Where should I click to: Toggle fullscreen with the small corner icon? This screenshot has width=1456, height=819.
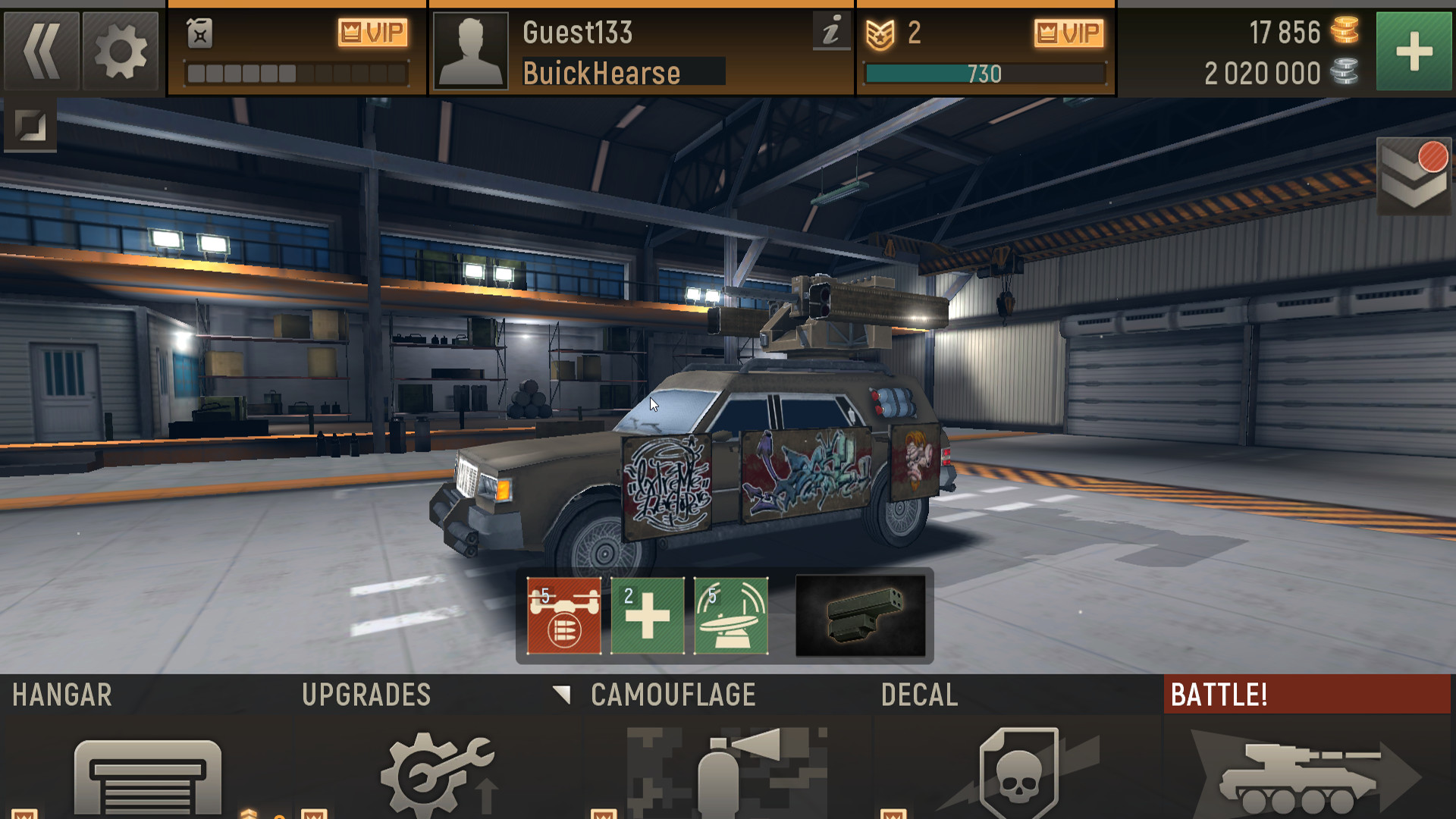pos(30,126)
